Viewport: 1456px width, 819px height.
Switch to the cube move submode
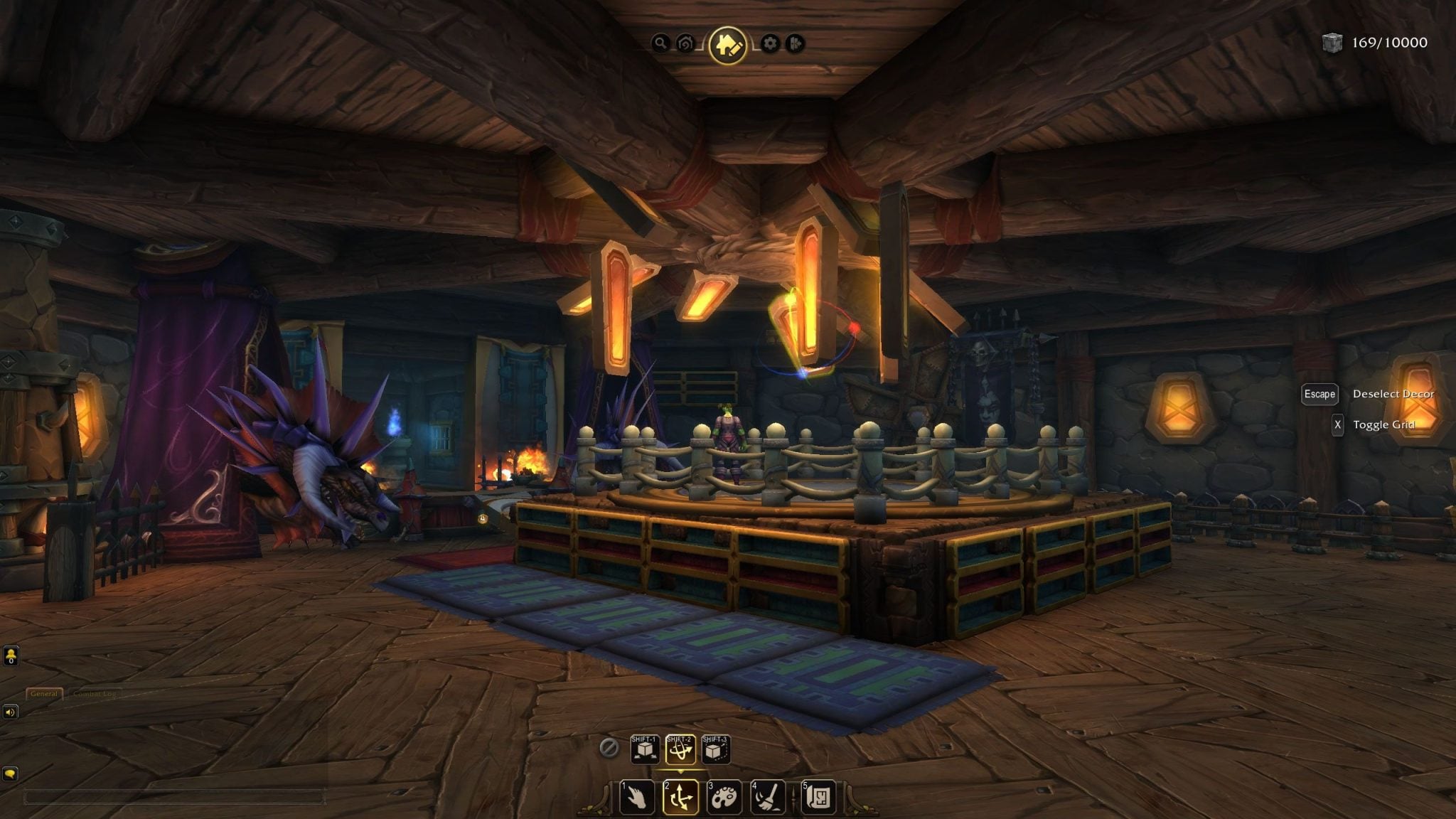pos(644,749)
